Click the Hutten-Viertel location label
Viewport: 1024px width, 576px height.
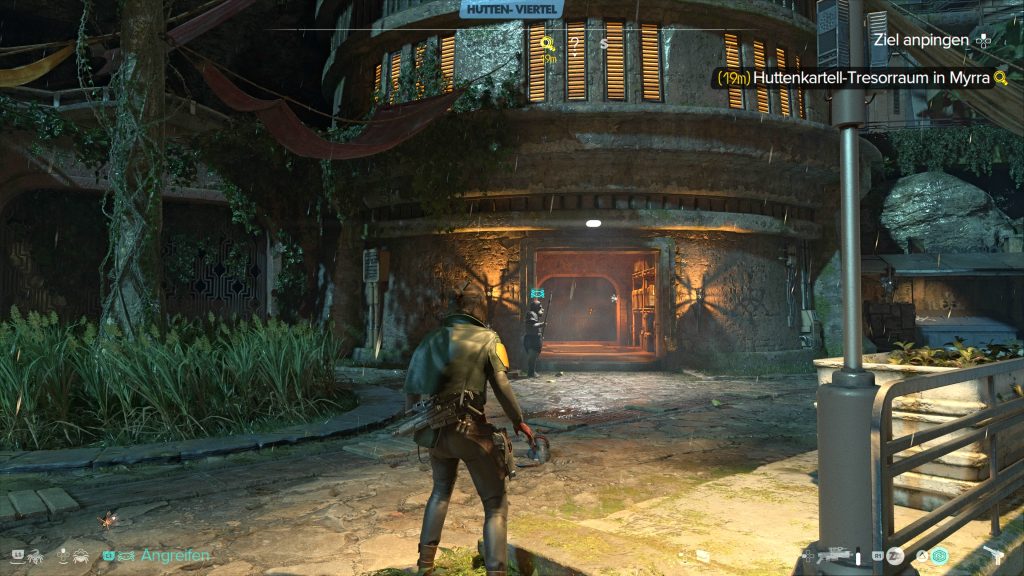click(513, 9)
